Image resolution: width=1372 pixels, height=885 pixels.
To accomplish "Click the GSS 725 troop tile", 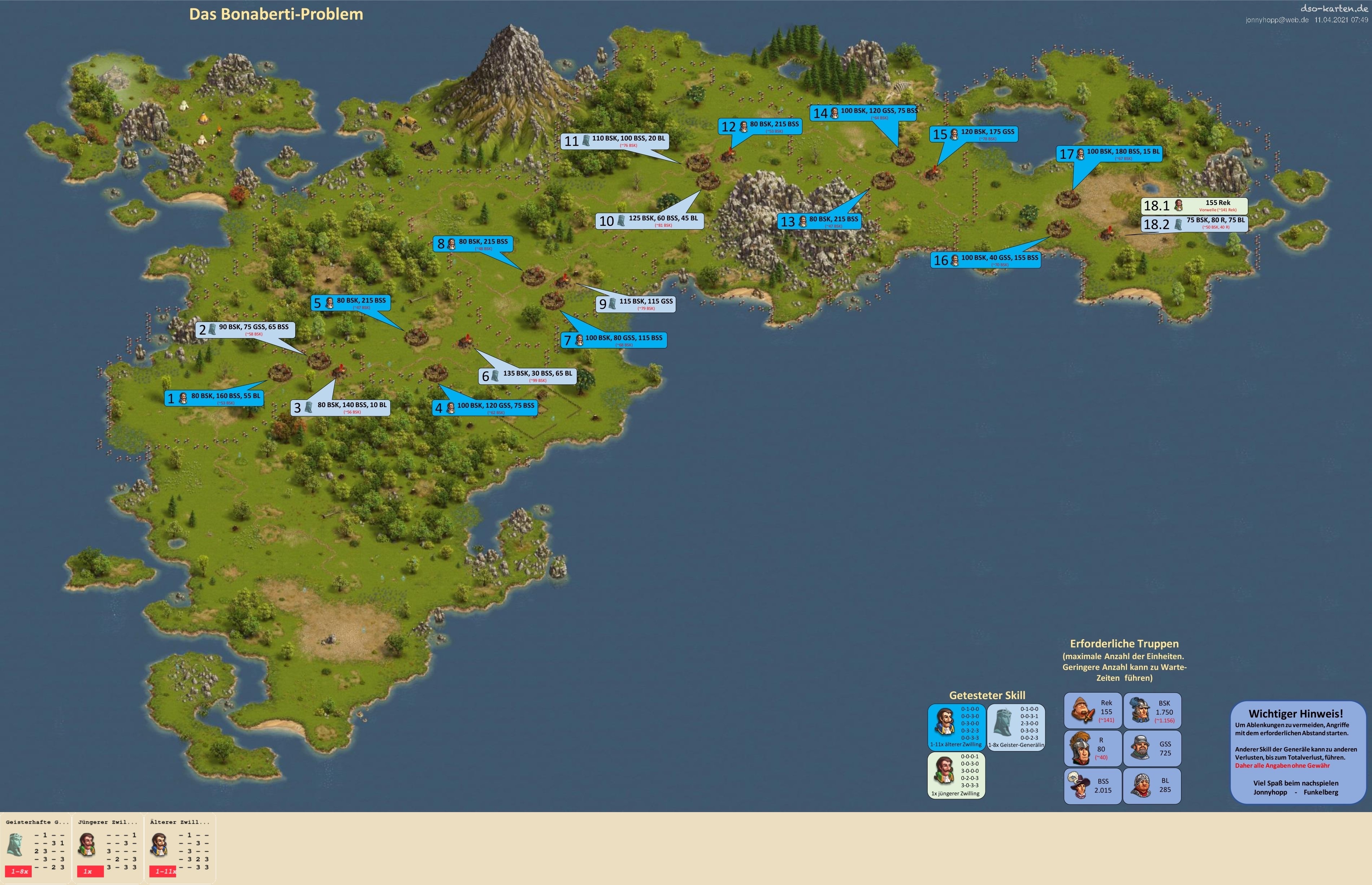I will (x=1152, y=748).
